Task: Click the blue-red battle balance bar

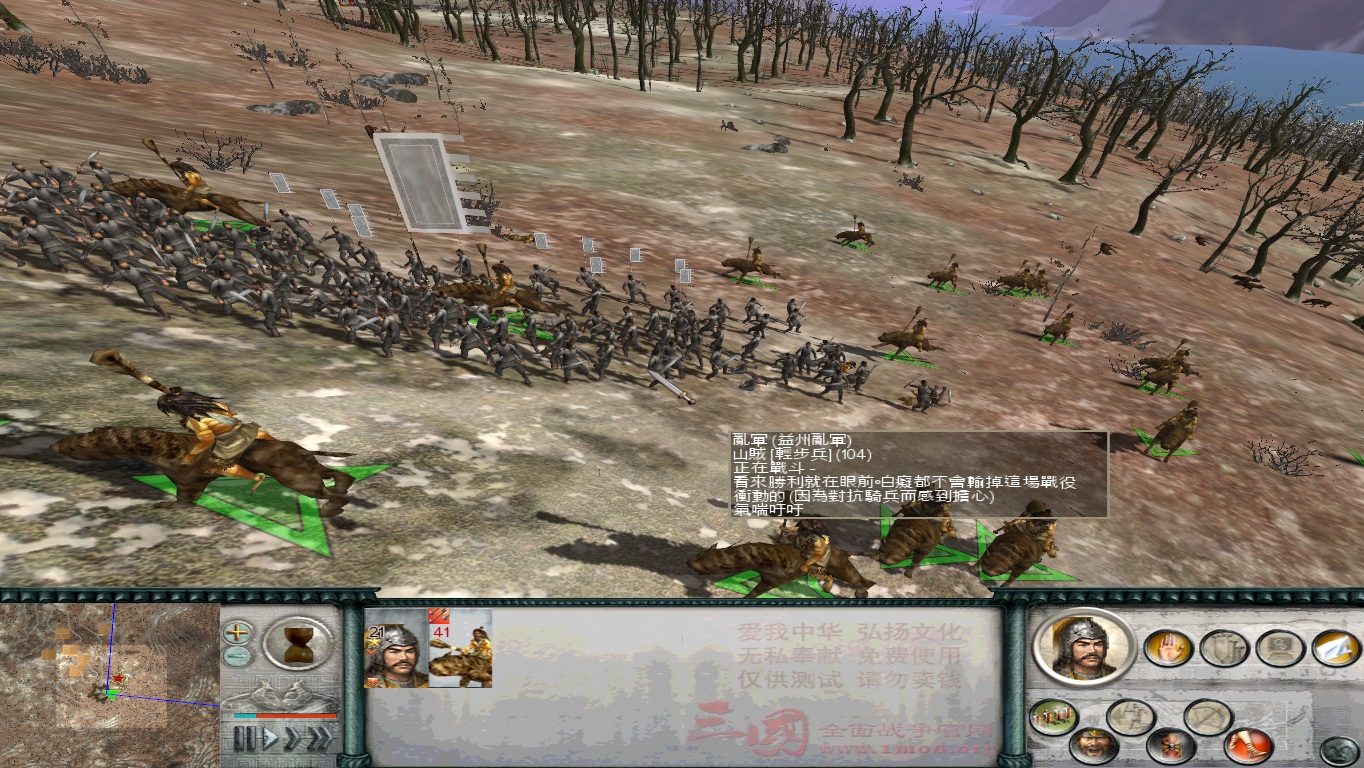Action: tap(284, 715)
